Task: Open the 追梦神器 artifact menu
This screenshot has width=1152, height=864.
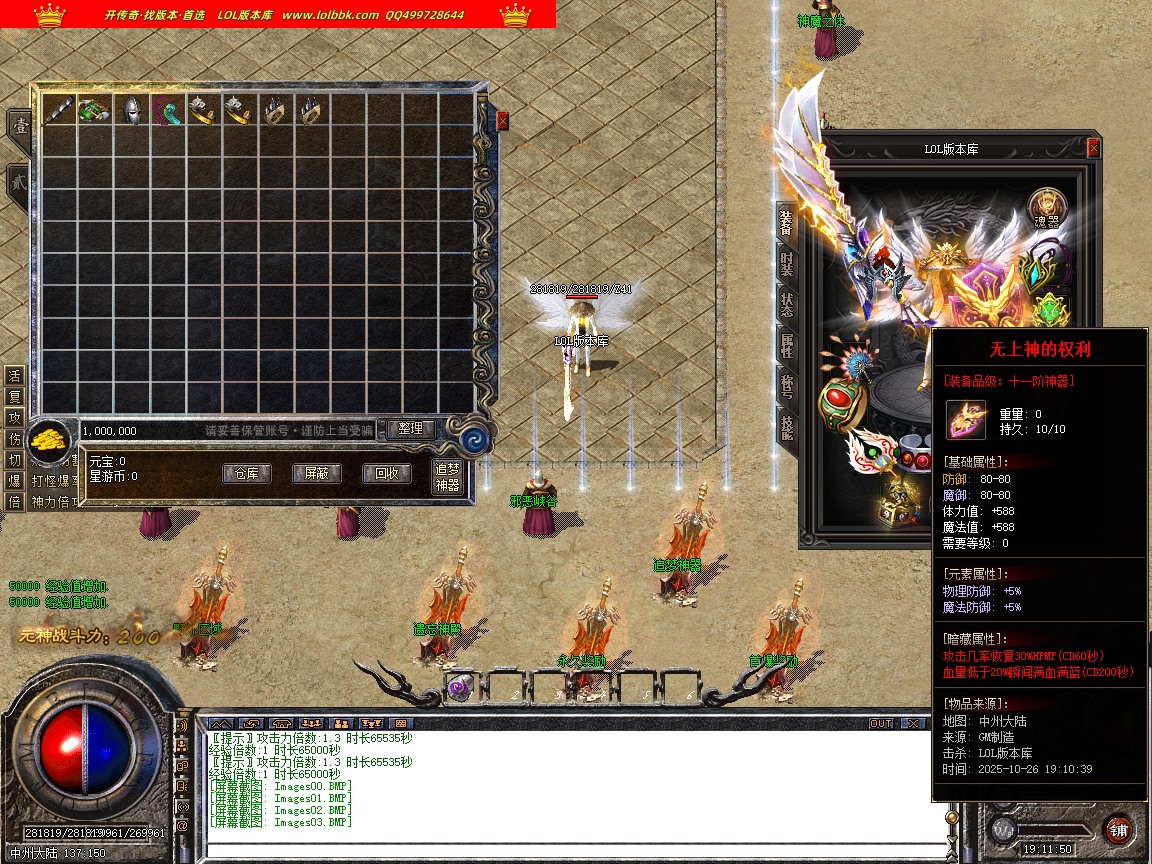Action: point(447,477)
